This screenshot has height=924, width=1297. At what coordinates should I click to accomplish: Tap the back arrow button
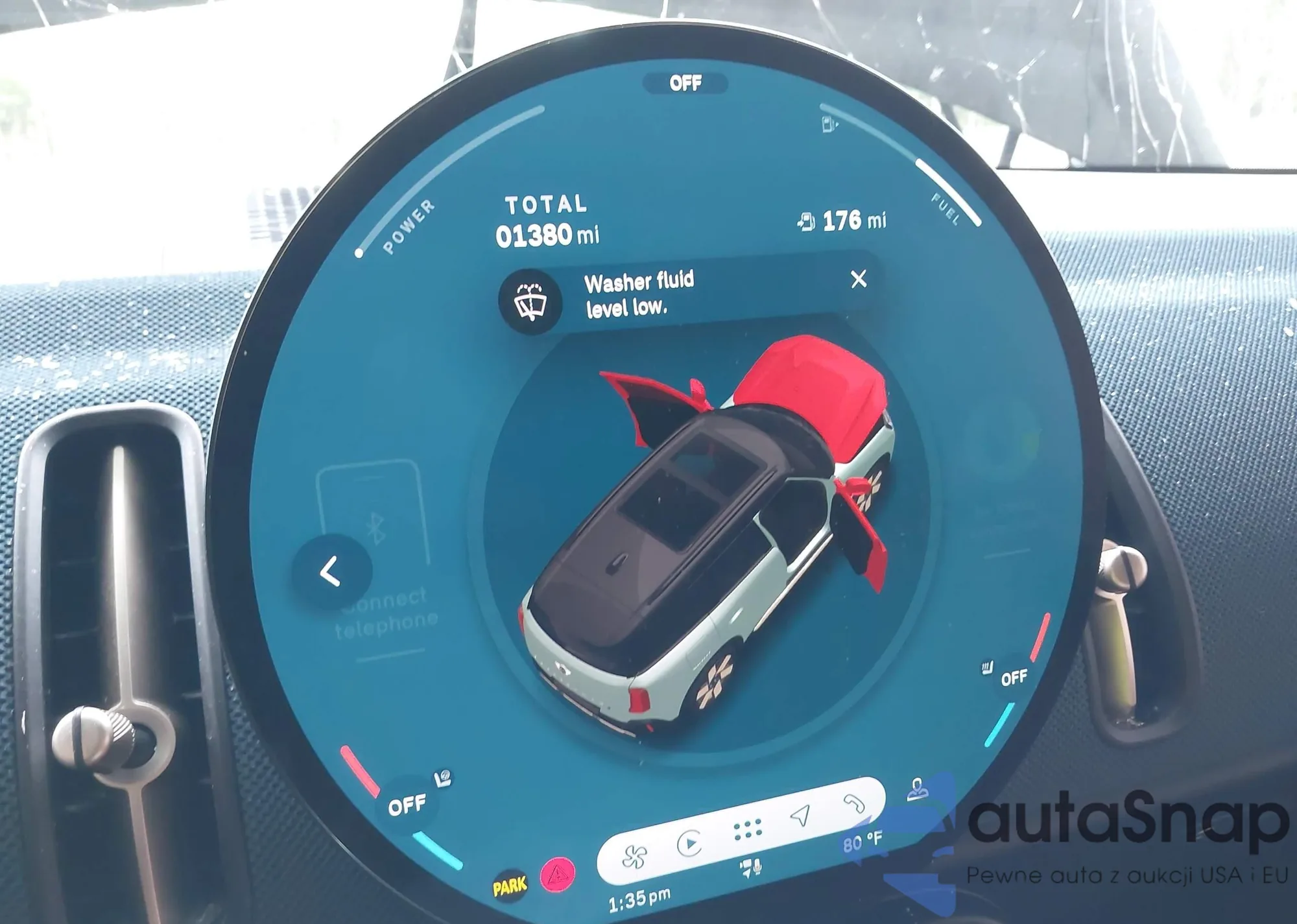click(x=331, y=572)
